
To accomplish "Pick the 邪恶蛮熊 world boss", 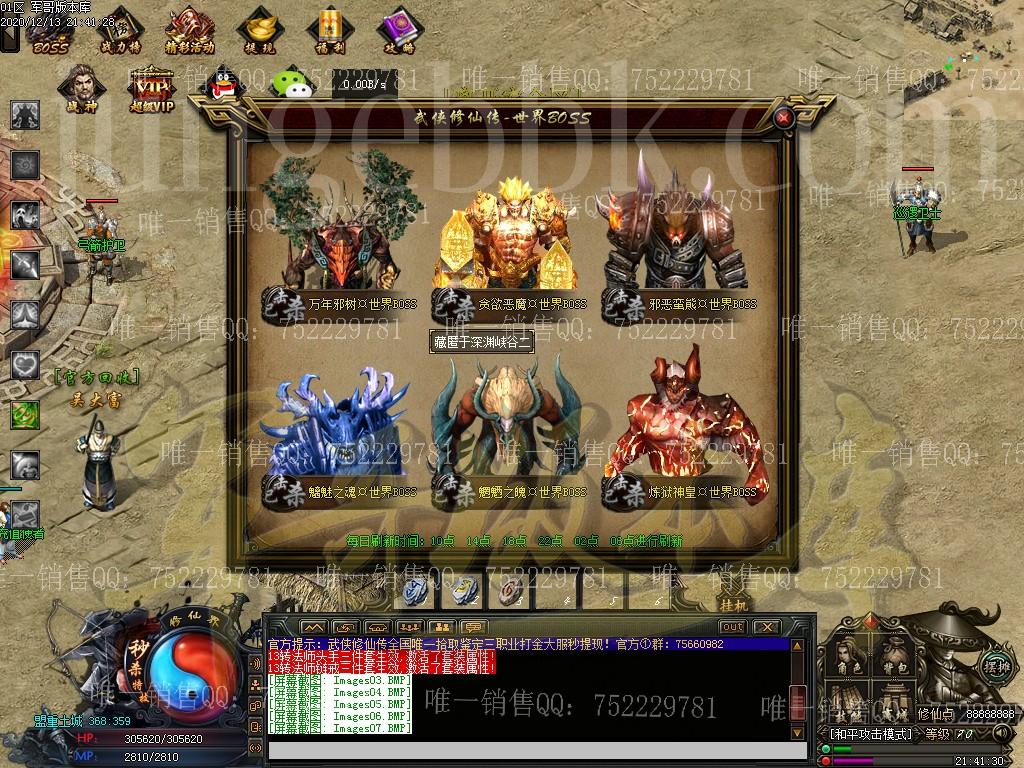I will click(680, 232).
